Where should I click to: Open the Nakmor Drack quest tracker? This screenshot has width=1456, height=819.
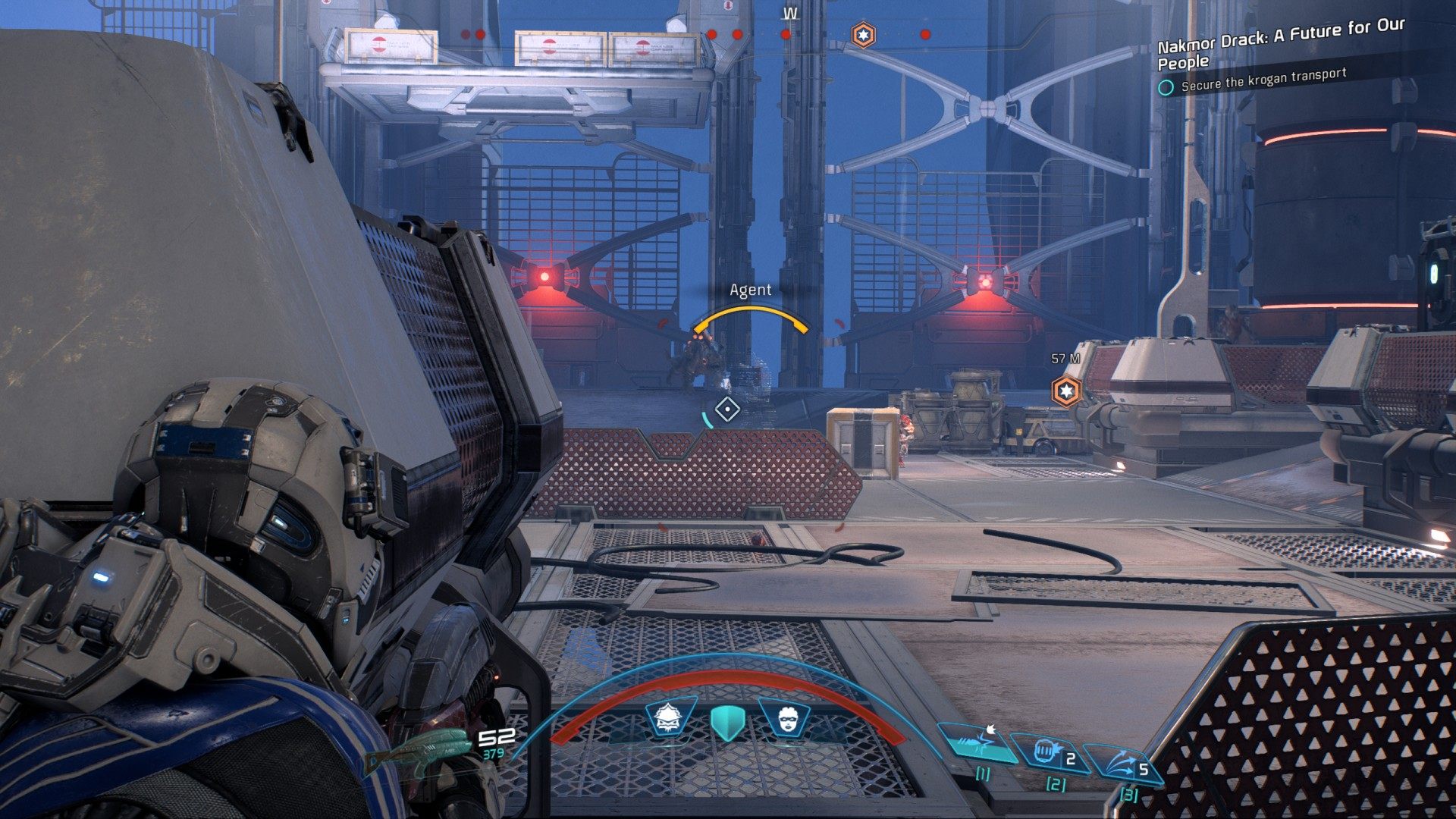[x=1281, y=44]
